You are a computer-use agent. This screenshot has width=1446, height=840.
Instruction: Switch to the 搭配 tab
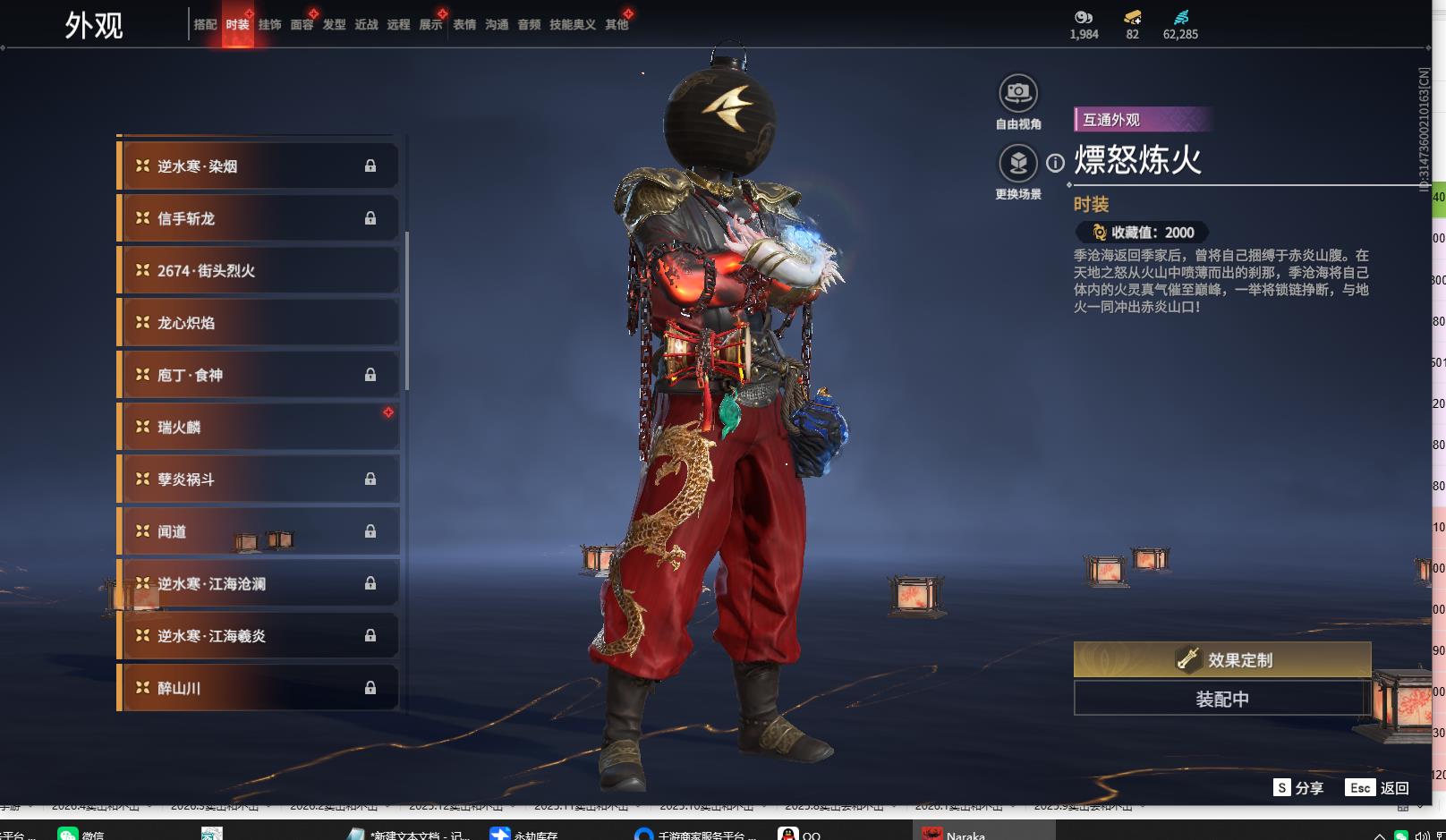coord(205,25)
